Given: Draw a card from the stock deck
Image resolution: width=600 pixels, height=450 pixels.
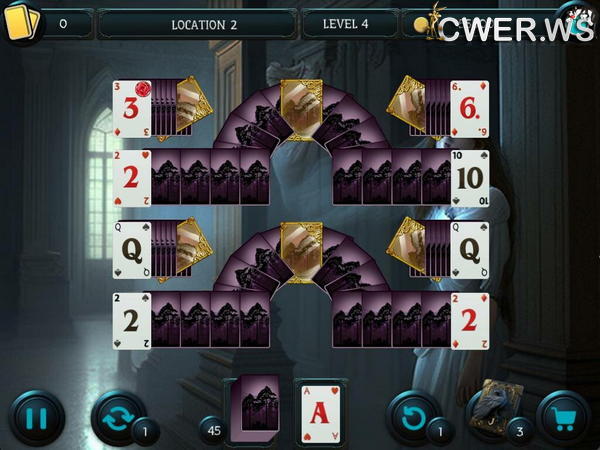Looking at the screenshot, I should click(254, 407).
